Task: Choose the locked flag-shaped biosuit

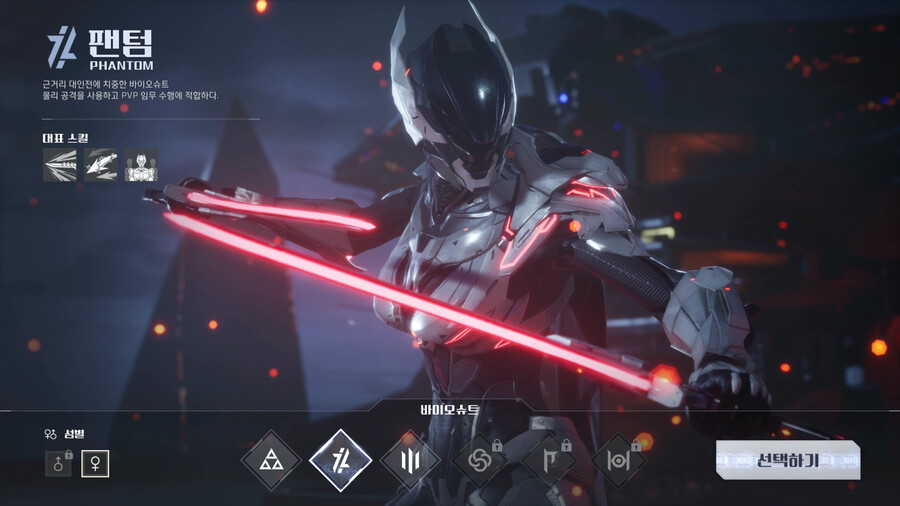Action: coord(549,461)
